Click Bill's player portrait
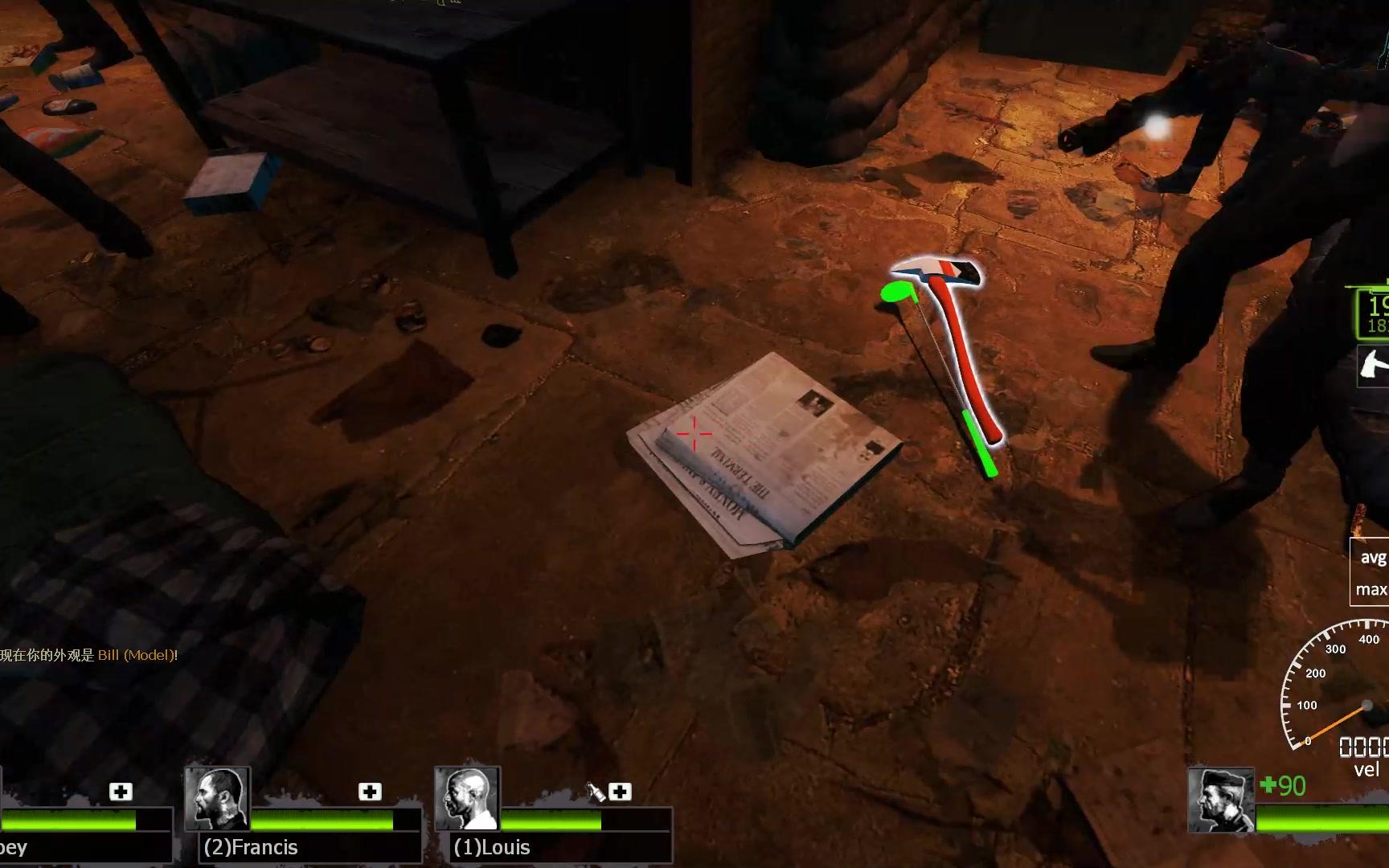 (1220, 800)
